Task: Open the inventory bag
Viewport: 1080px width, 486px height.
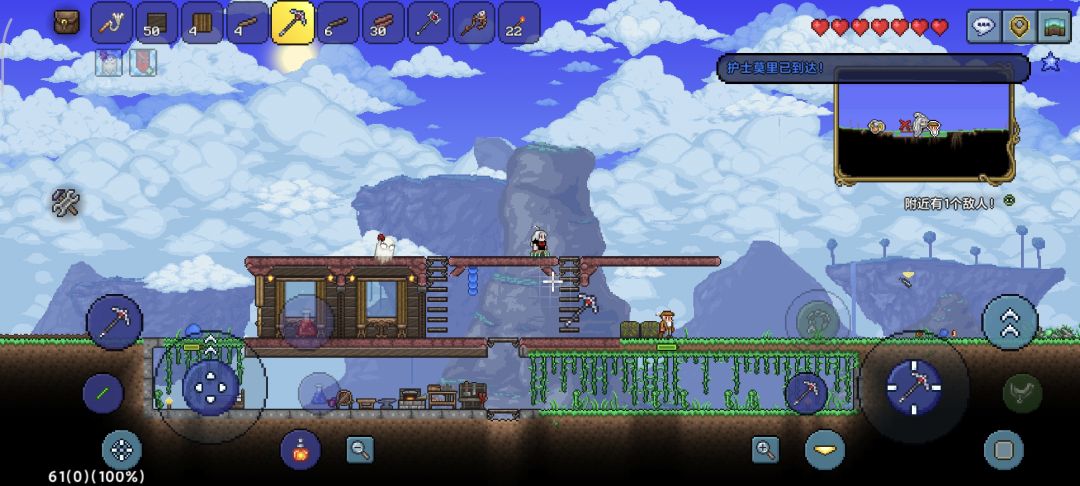Action: (67, 21)
